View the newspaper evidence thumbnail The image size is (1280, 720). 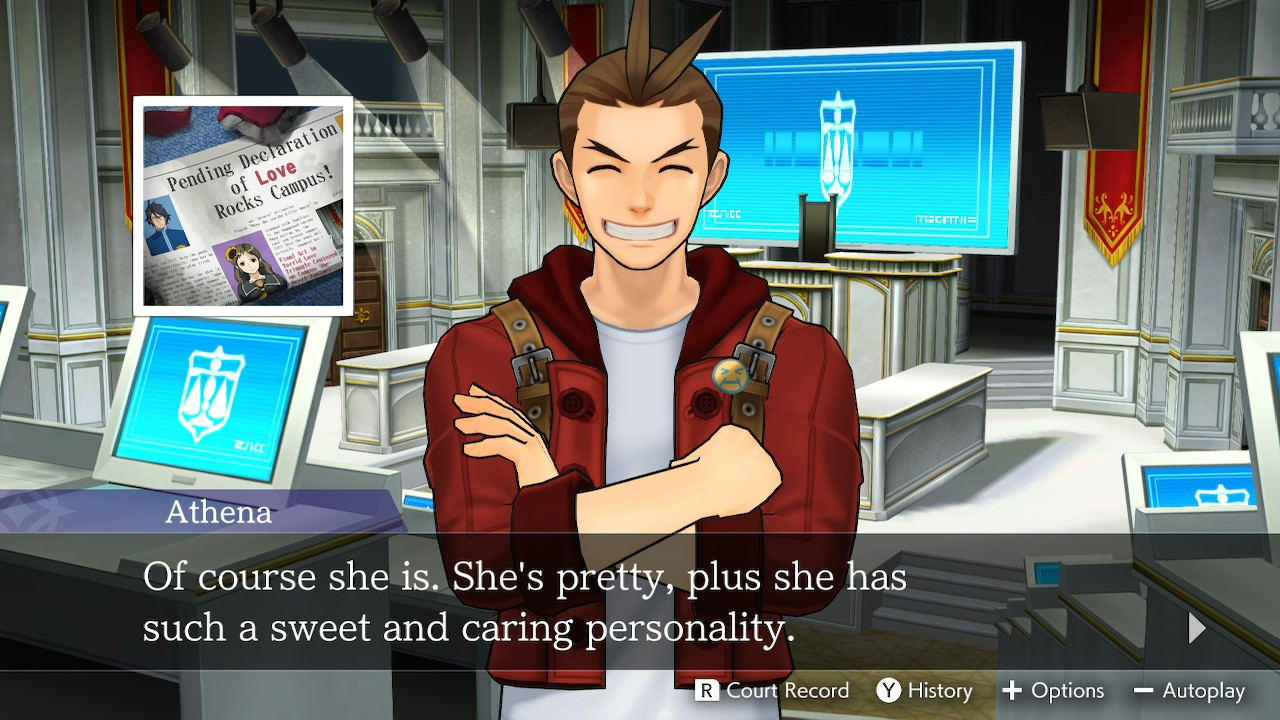click(x=243, y=206)
